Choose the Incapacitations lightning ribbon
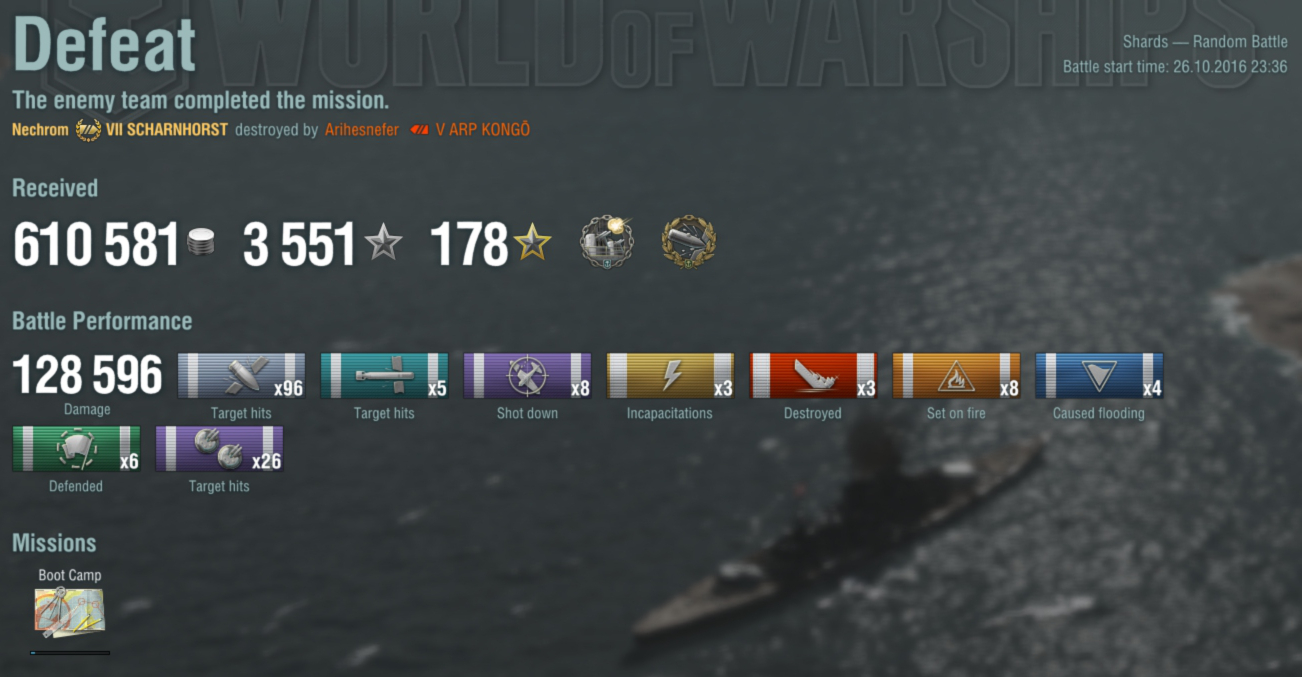Image resolution: width=1302 pixels, height=677 pixels. click(x=670, y=376)
